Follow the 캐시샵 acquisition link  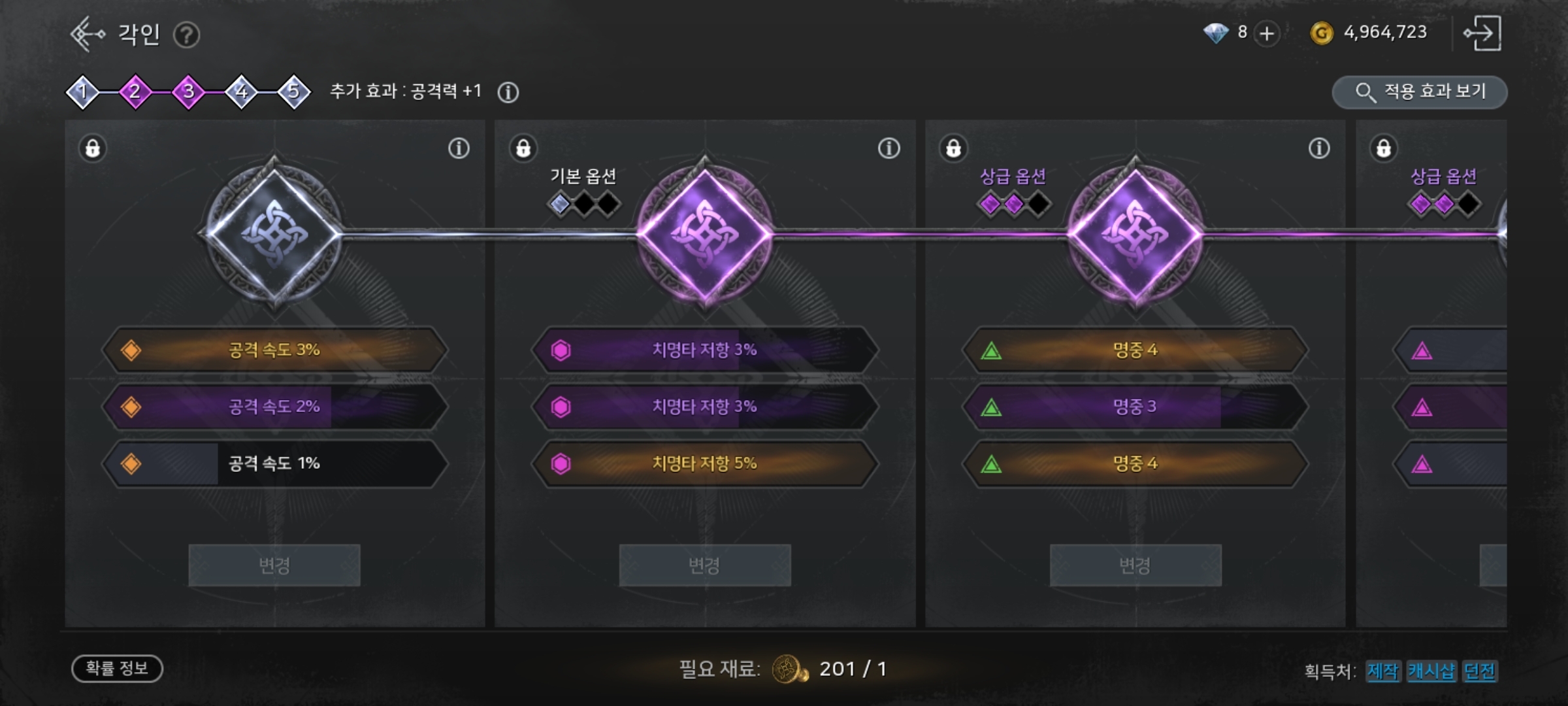click(1431, 671)
